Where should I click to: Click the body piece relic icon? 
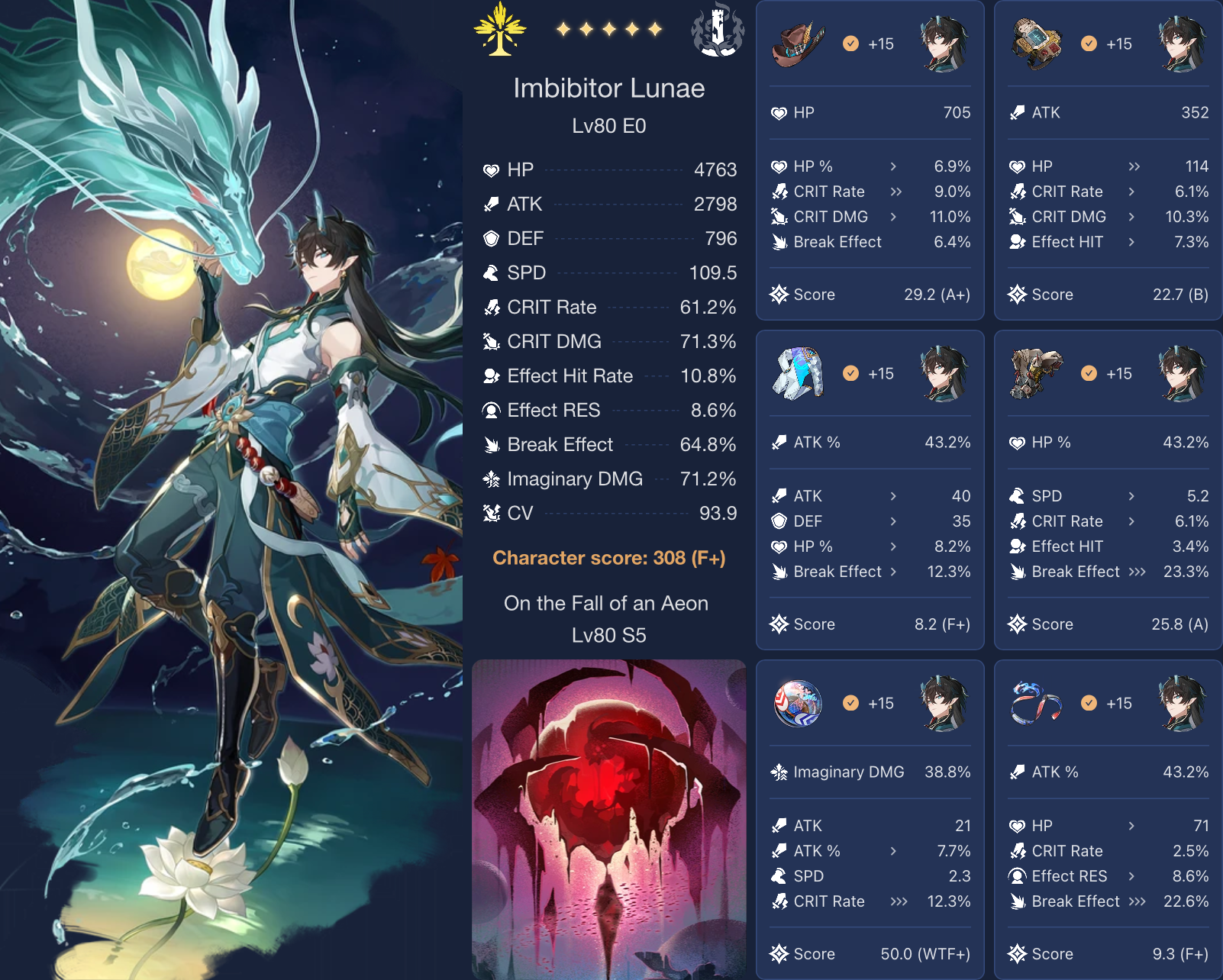click(799, 373)
